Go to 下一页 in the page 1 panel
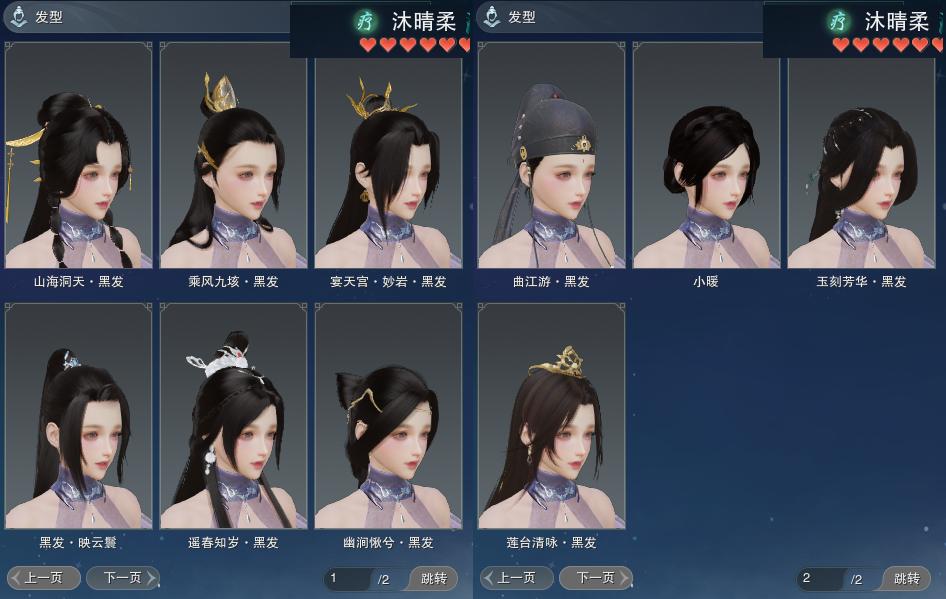This screenshot has height=599, width=946. (x=122, y=578)
